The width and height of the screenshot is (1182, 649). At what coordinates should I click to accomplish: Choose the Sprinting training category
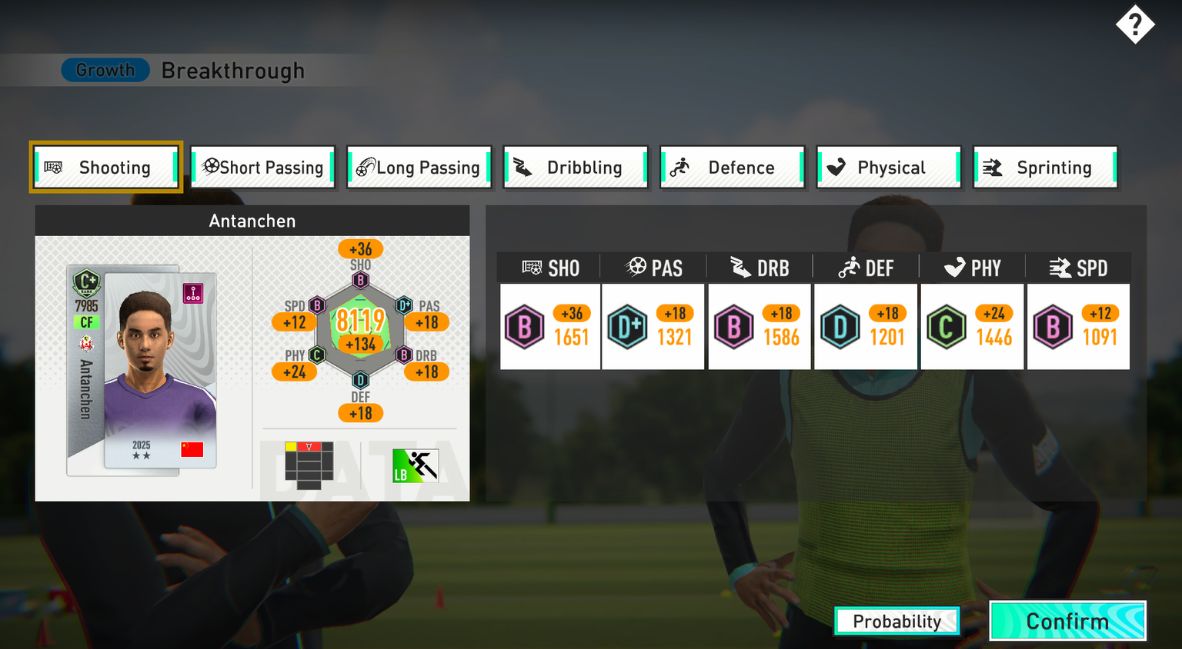point(1045,167)
